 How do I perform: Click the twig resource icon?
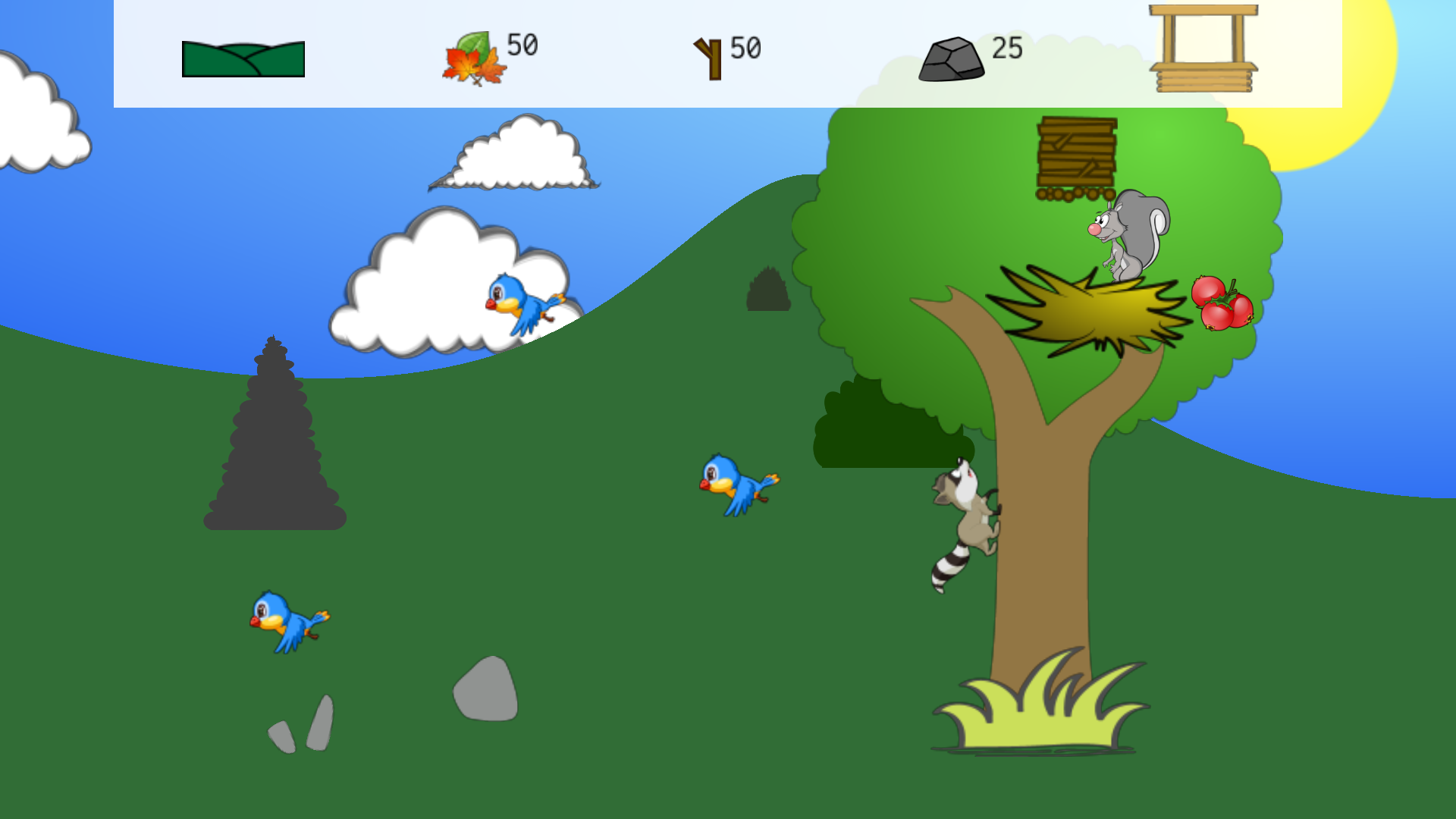707,57
